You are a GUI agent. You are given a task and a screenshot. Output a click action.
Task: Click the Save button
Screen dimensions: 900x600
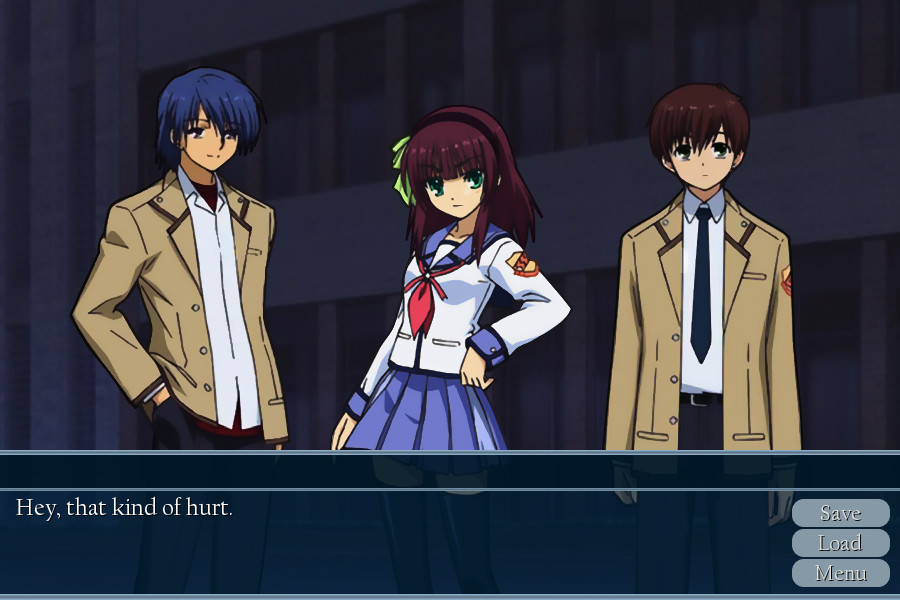point(840,513)
